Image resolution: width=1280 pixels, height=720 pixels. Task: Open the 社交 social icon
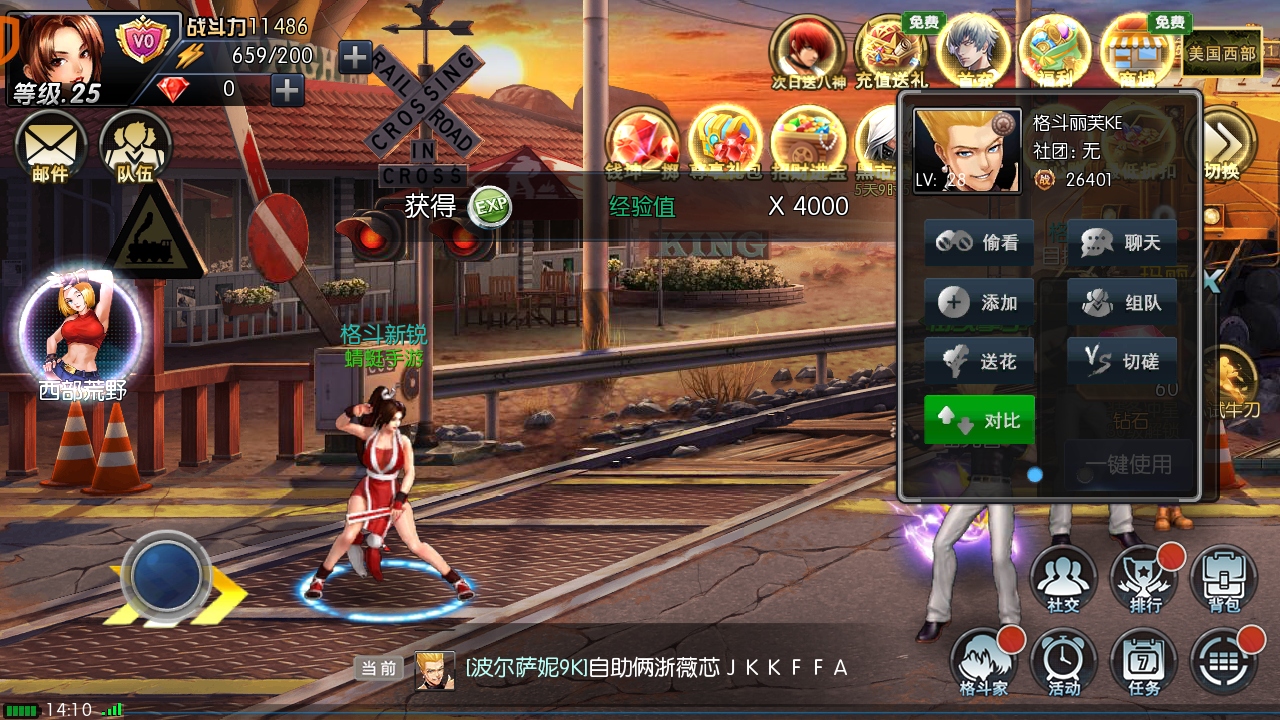[x=1063, y=578]
